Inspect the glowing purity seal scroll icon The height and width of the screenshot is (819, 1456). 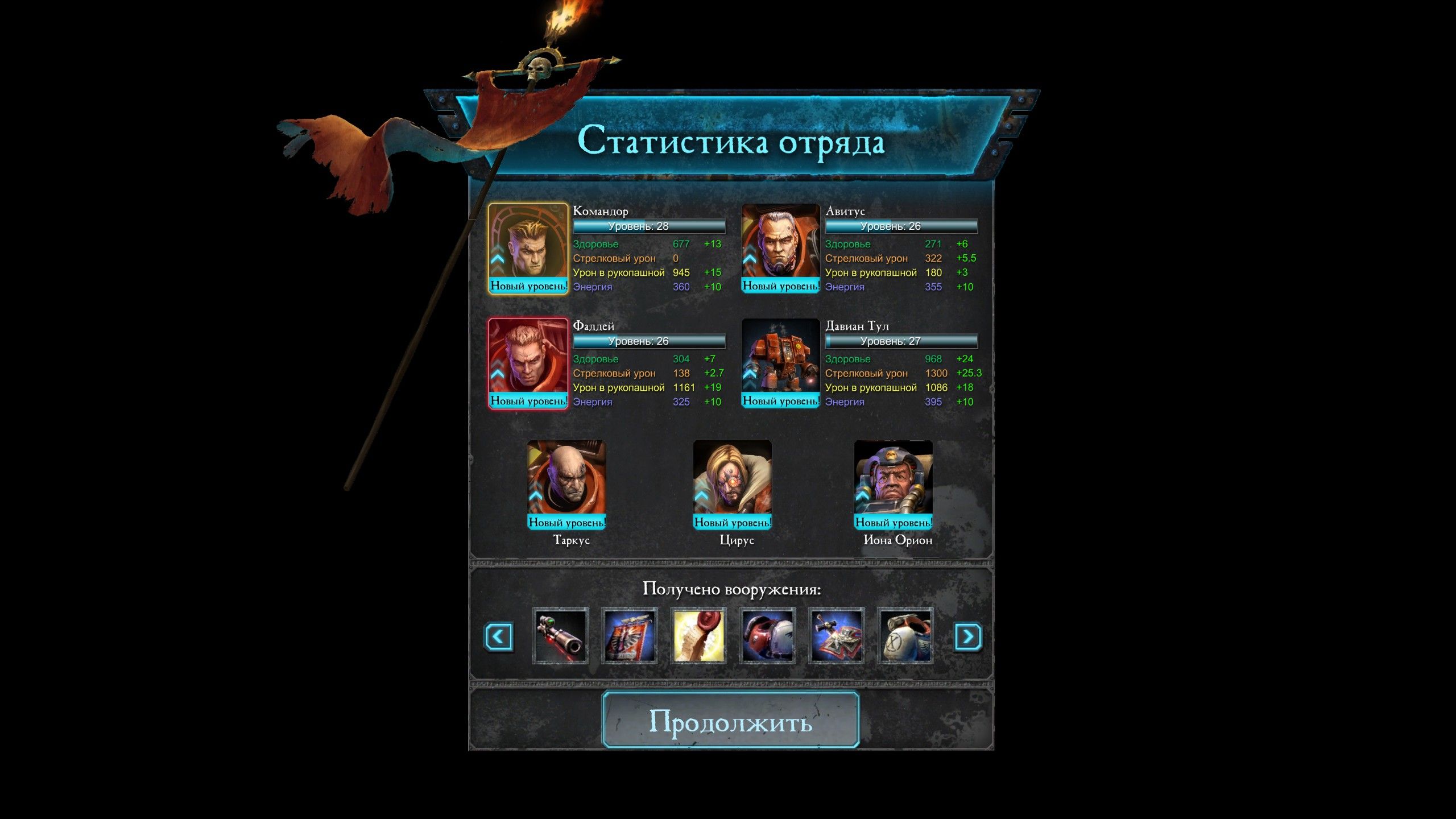pyautogui.click(x=698, y=637)
